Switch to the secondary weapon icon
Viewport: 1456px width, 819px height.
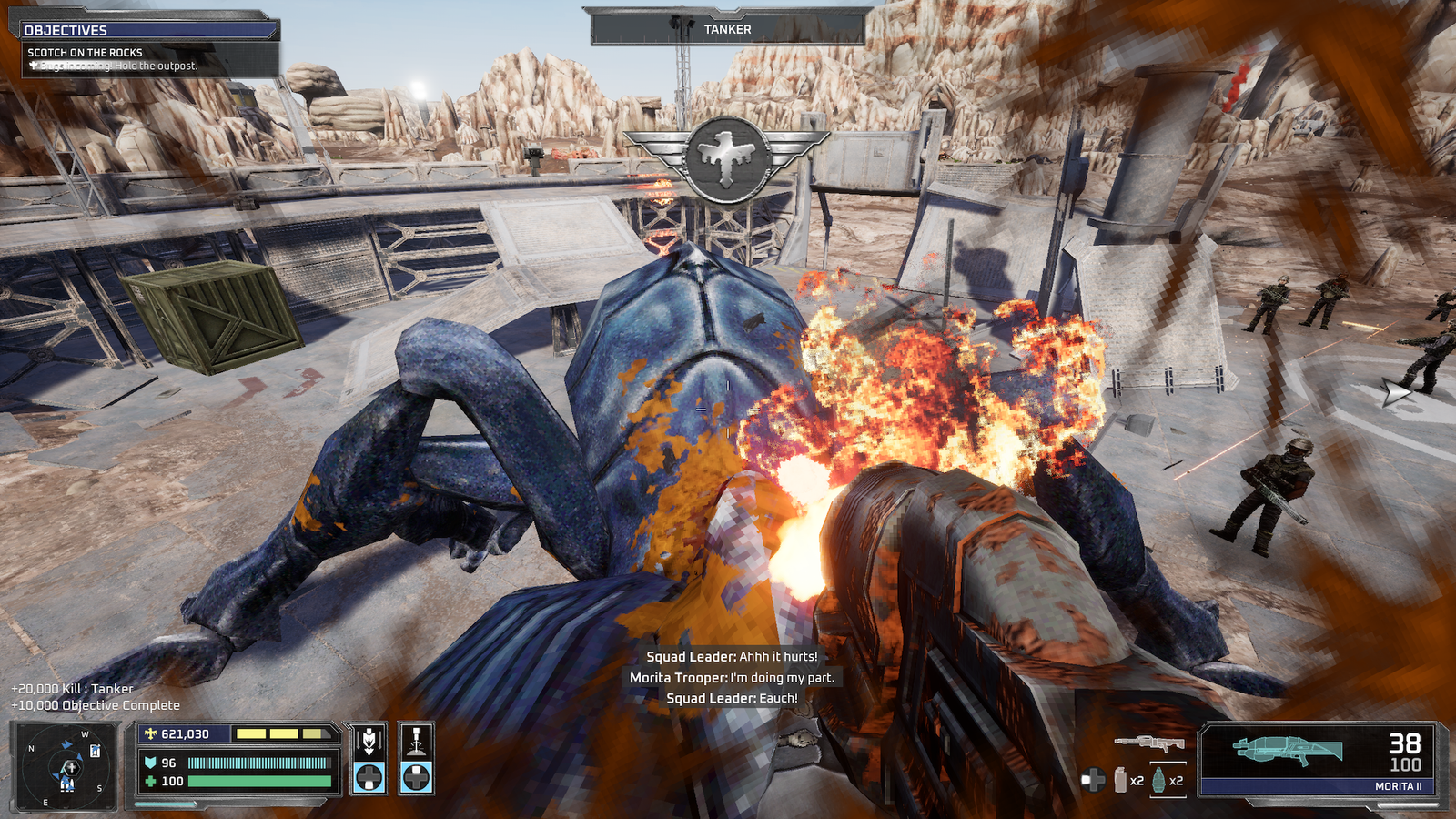(1148, 743)
